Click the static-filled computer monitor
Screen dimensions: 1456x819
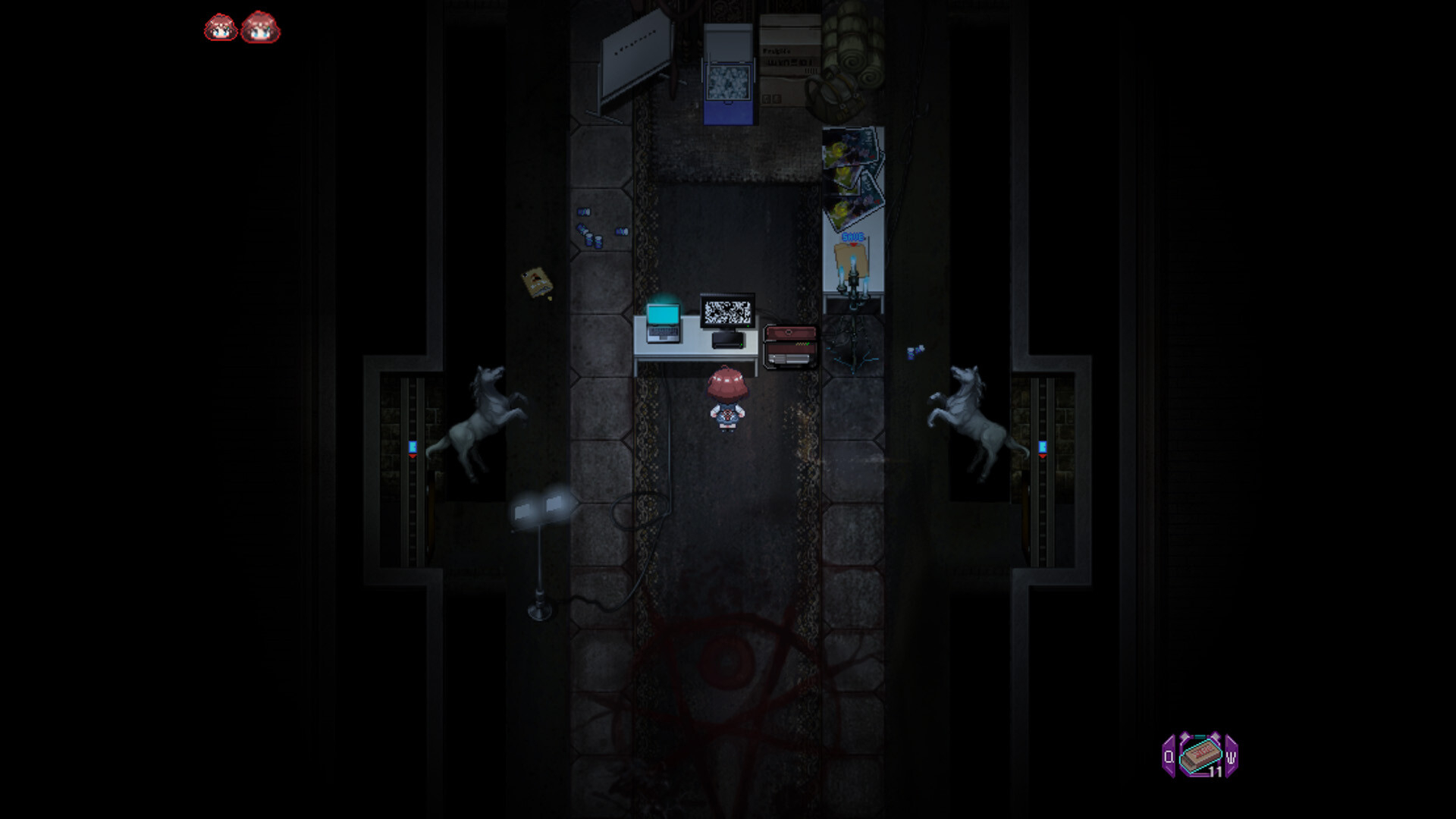pos(726,311)
